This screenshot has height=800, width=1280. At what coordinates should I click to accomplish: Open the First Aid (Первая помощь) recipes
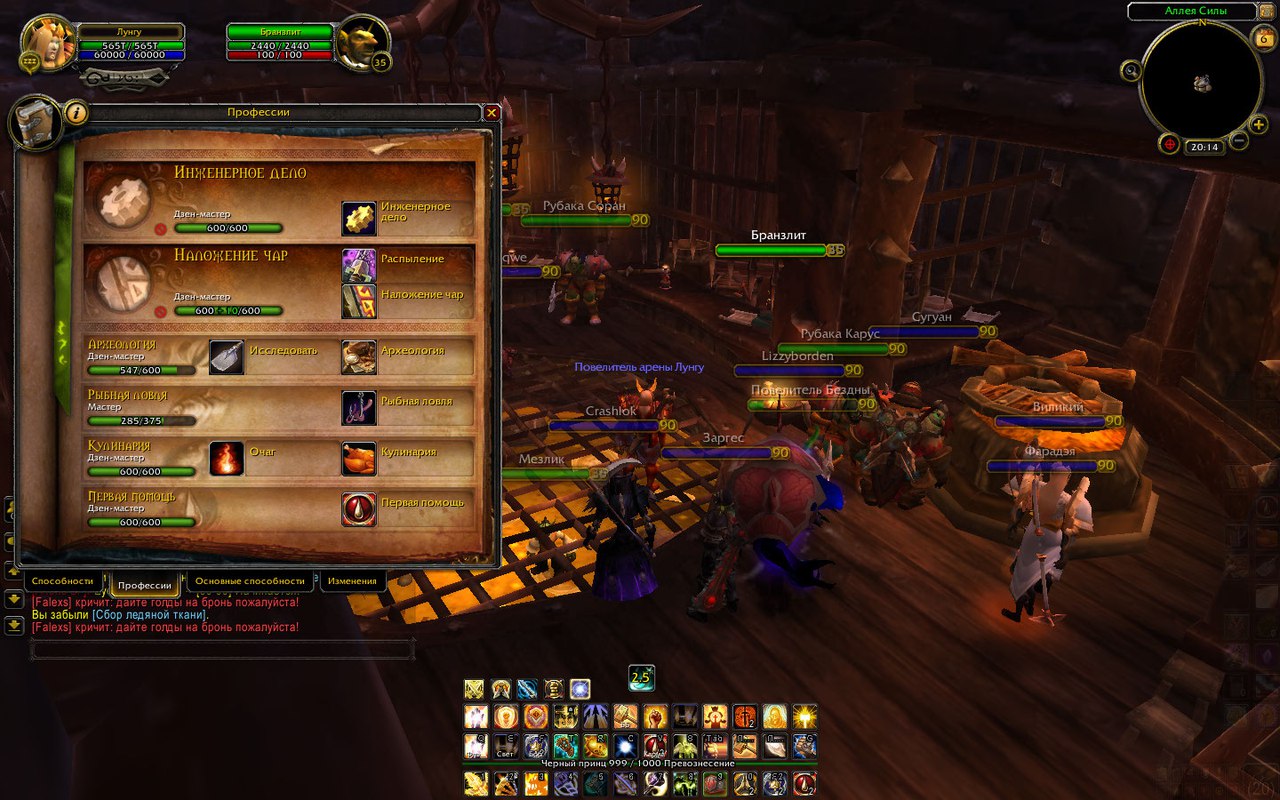(359, 509)
